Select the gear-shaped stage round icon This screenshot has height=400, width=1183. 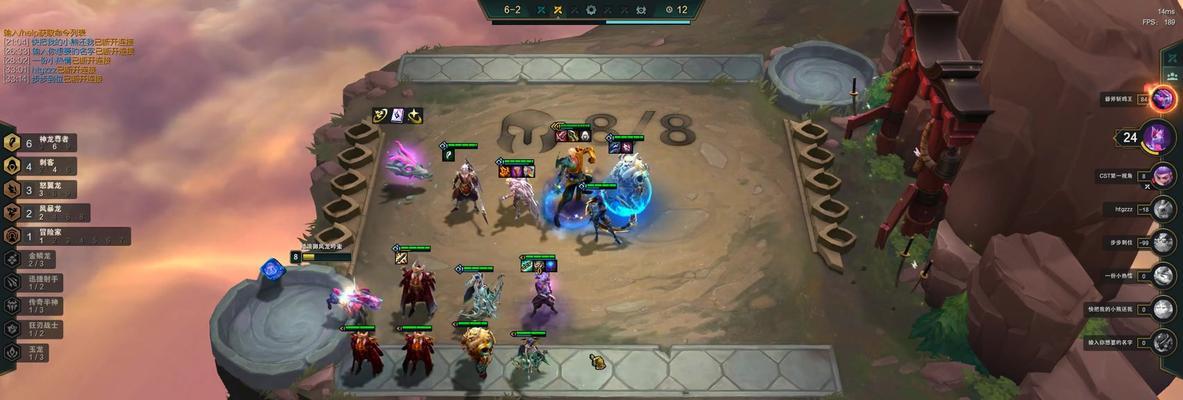(591, 10)
